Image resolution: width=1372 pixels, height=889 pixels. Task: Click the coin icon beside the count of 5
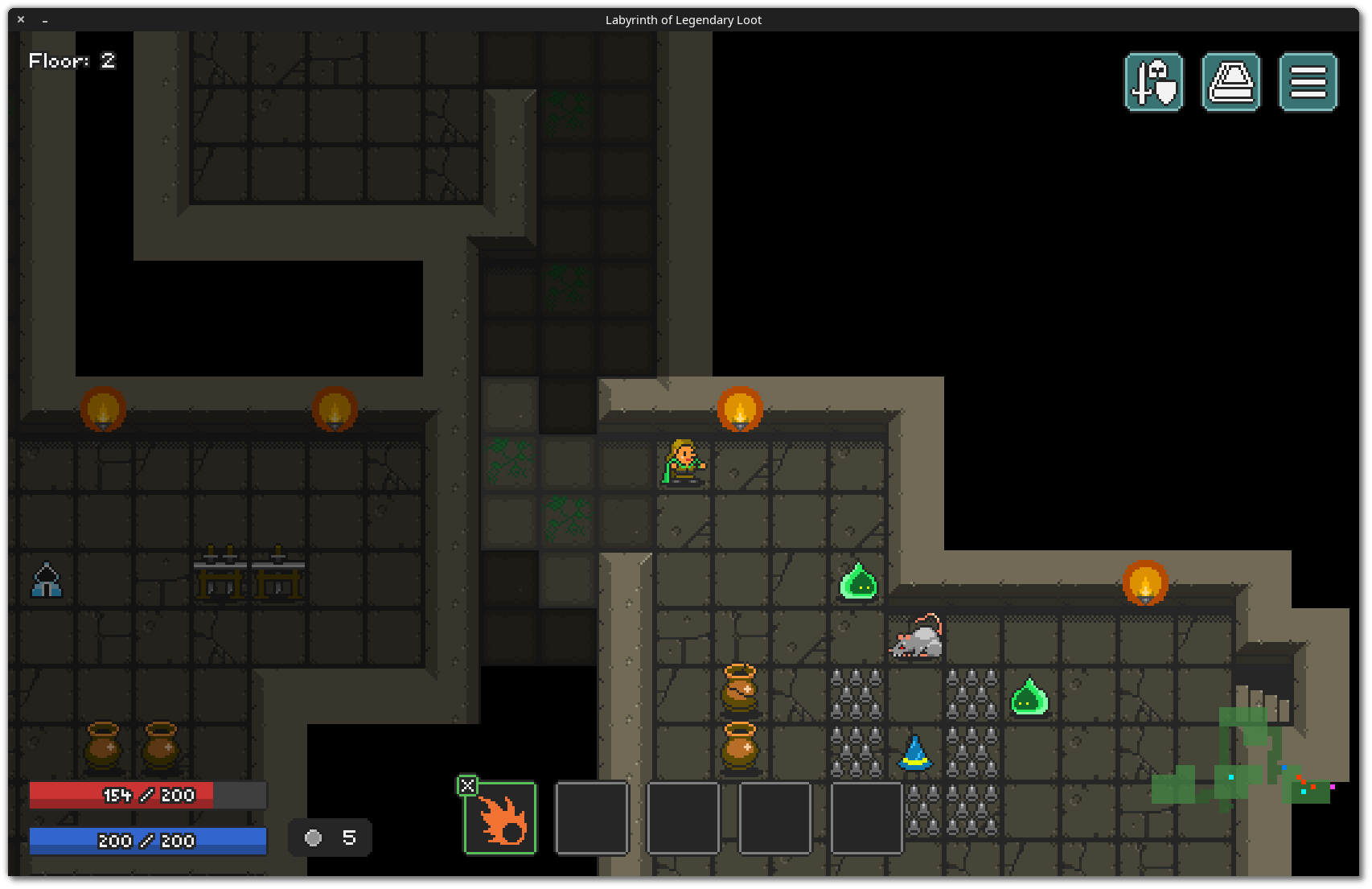(314, 838)
